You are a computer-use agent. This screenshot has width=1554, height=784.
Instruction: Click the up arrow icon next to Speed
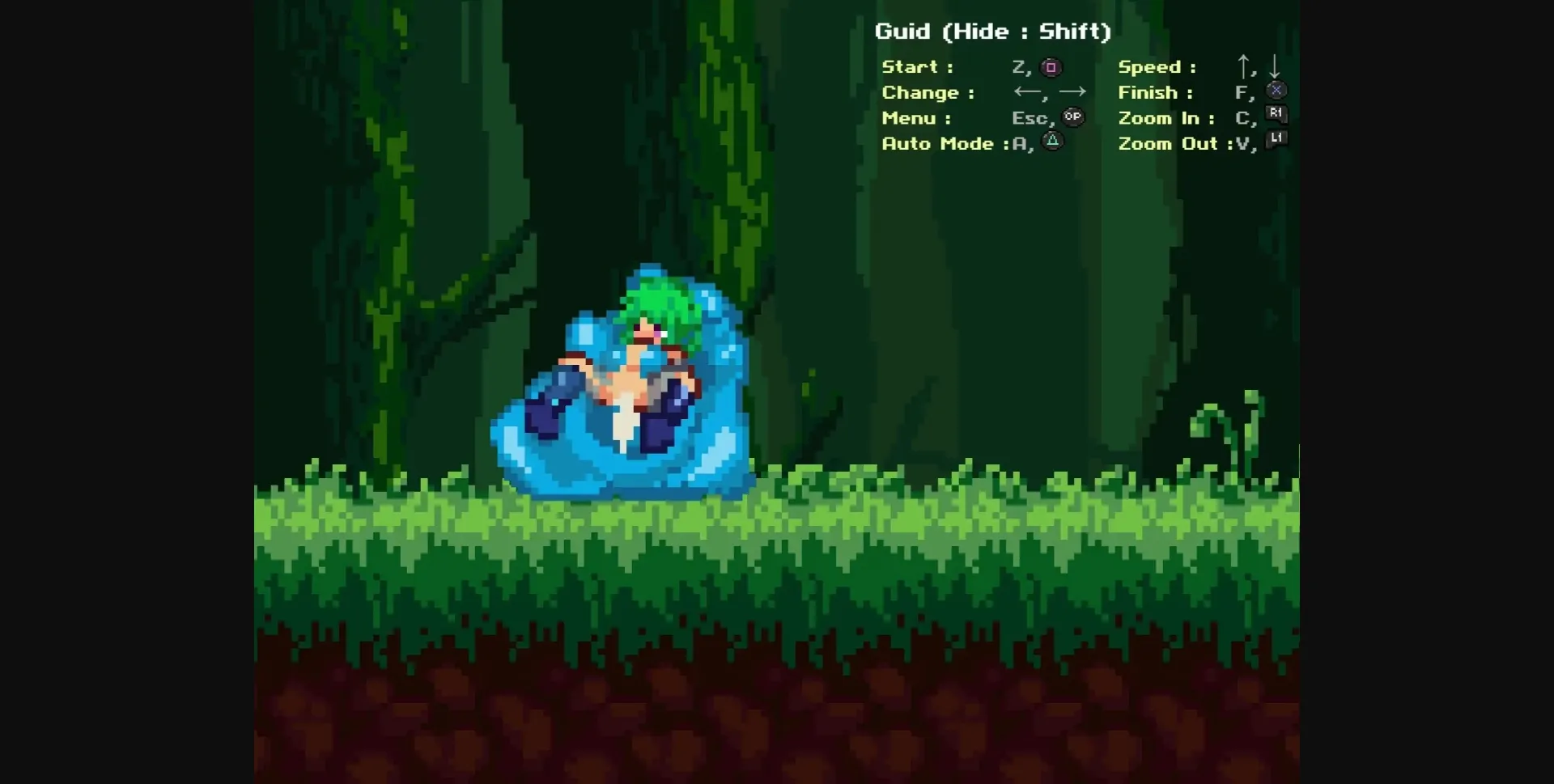tap(1243, 66)
